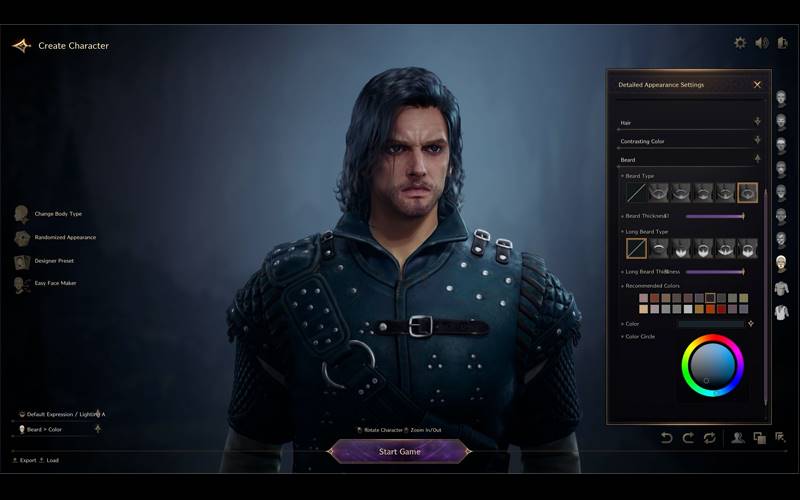Image resolution: width=800 pixels, height=500 pixels.
Task: Adjust the Long Beard Thickness slider
Action: [714, 271]
